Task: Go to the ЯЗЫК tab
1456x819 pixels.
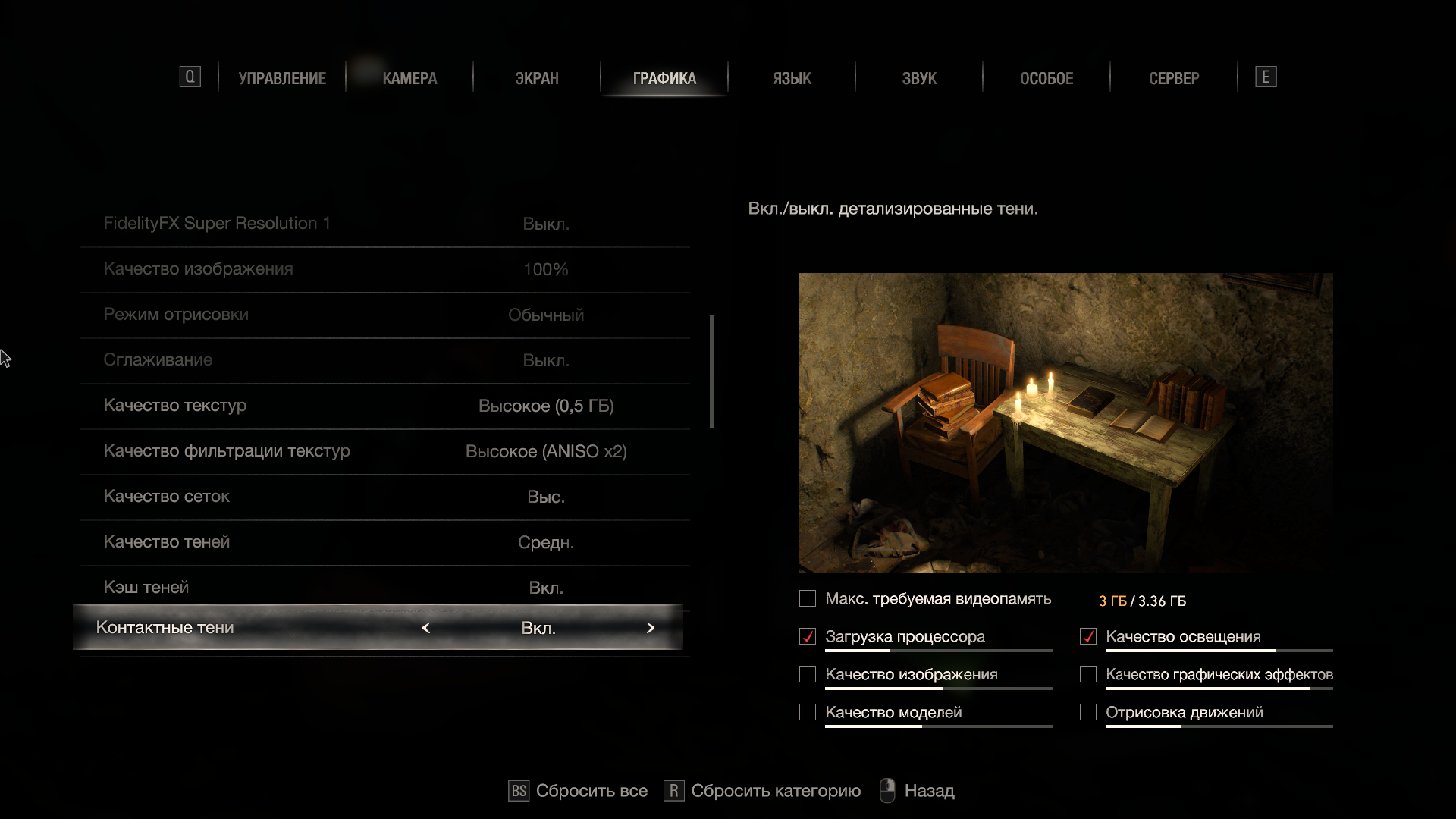Action: pos(792,78)
